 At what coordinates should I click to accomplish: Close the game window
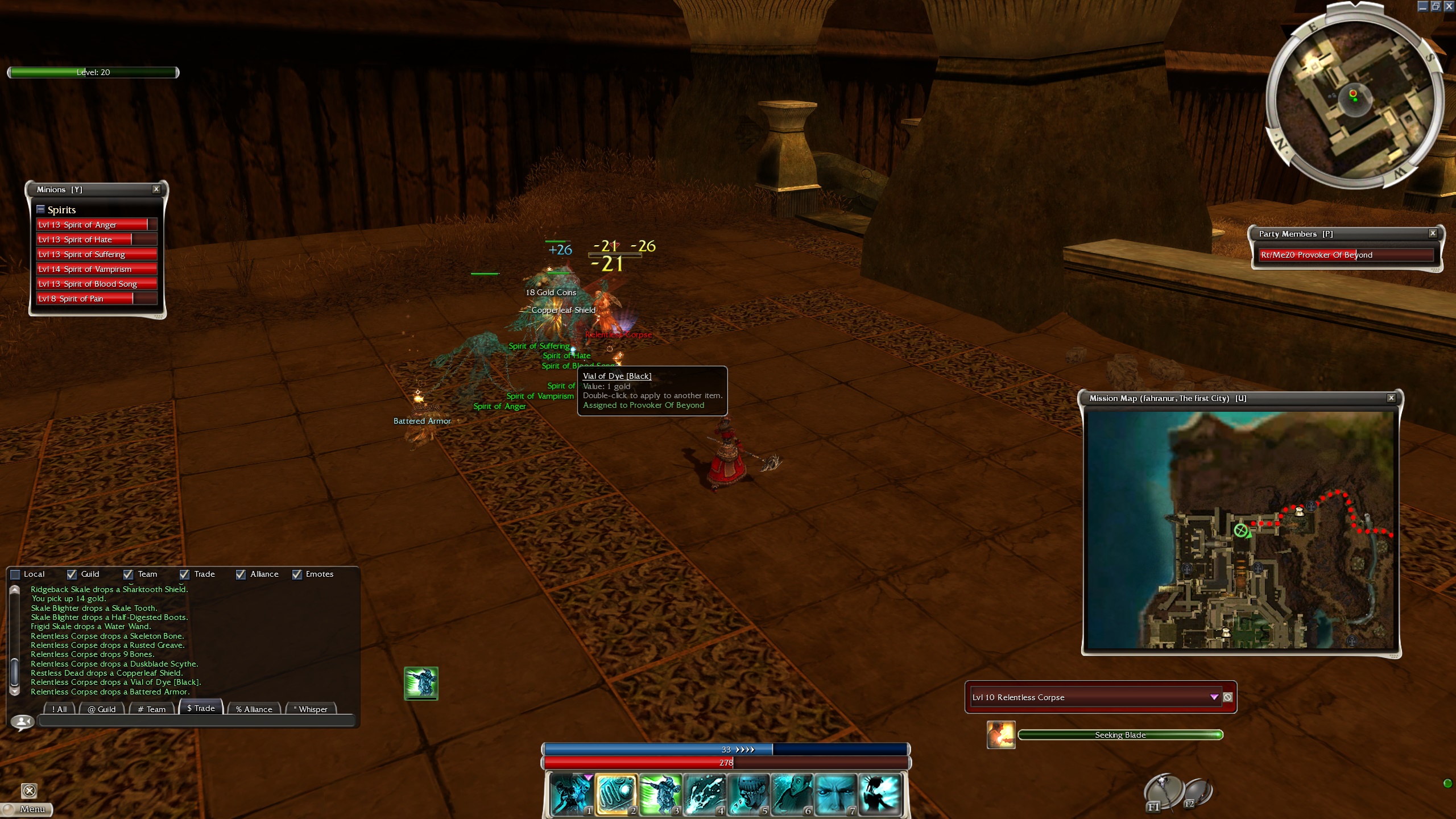click(x=1449, y=6)
